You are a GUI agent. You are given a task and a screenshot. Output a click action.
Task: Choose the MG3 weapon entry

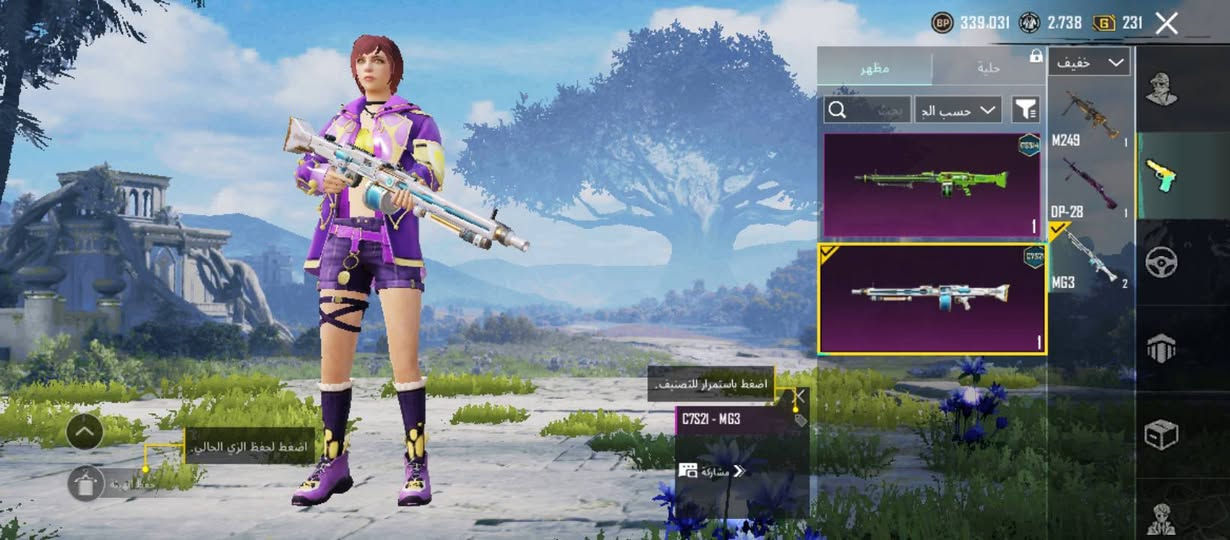click(1089, 258)
